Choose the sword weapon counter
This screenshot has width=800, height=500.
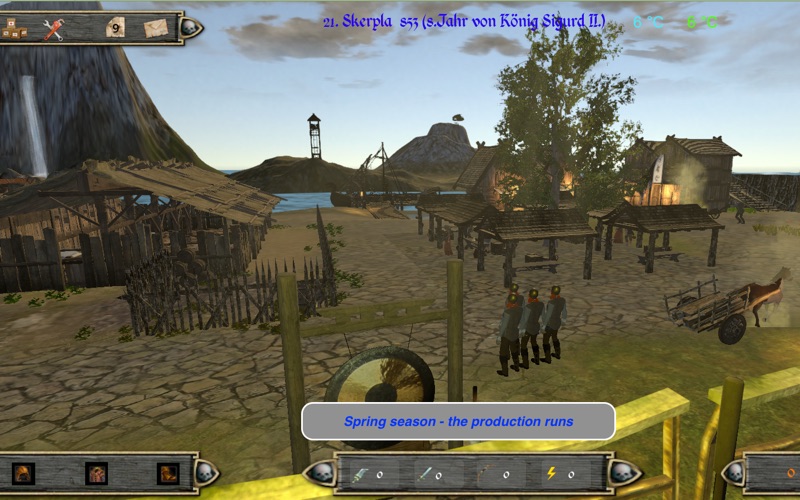point(425,474)
